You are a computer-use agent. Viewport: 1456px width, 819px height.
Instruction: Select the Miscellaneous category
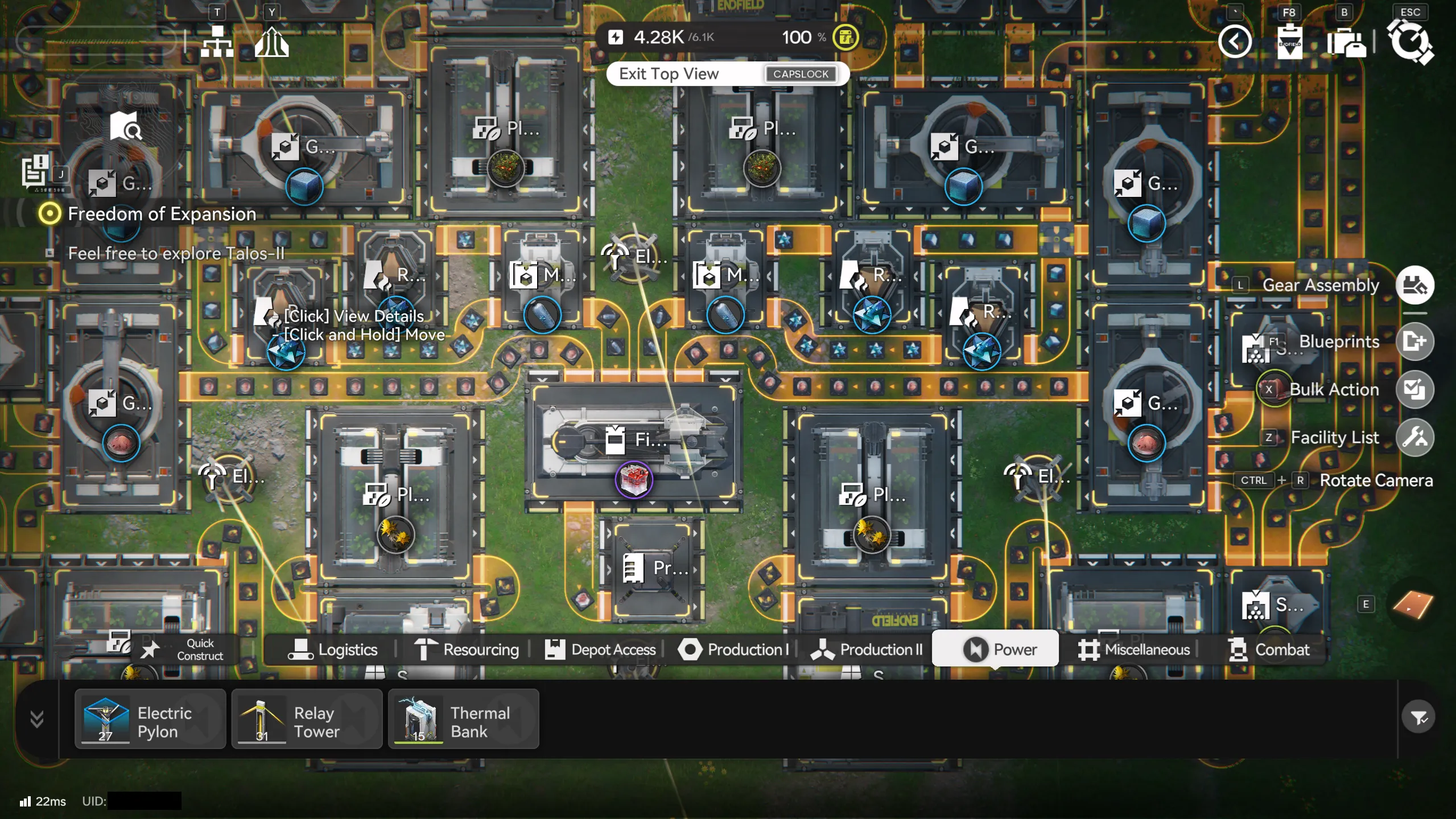click(x=1134, y=649)
